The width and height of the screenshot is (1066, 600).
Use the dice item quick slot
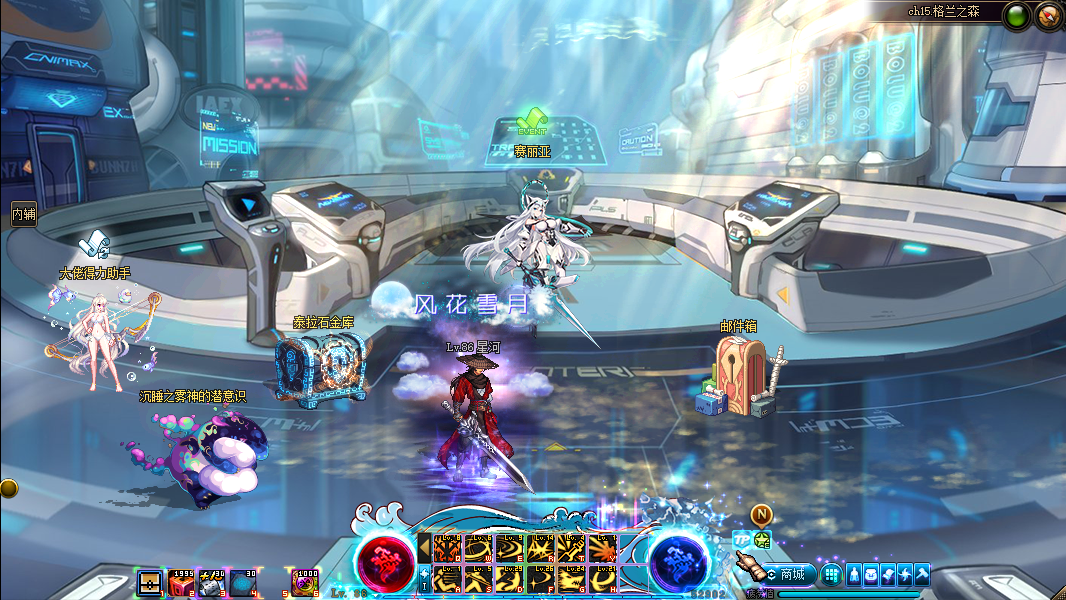[212, 582]
